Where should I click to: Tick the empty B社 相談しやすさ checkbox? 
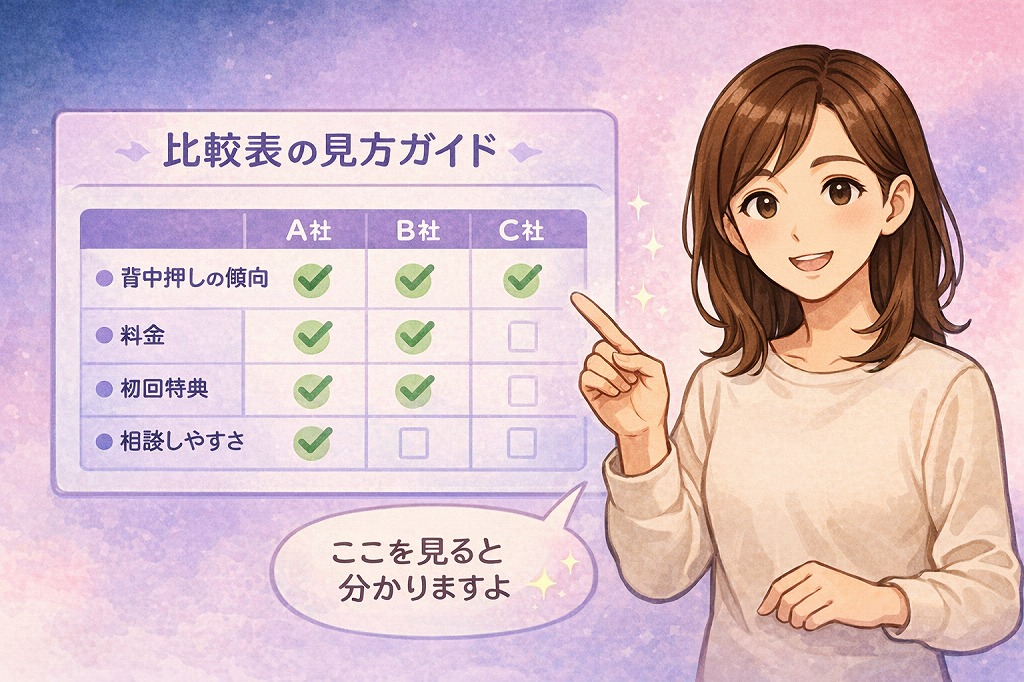pyautogui.click(x=414, y=442)
